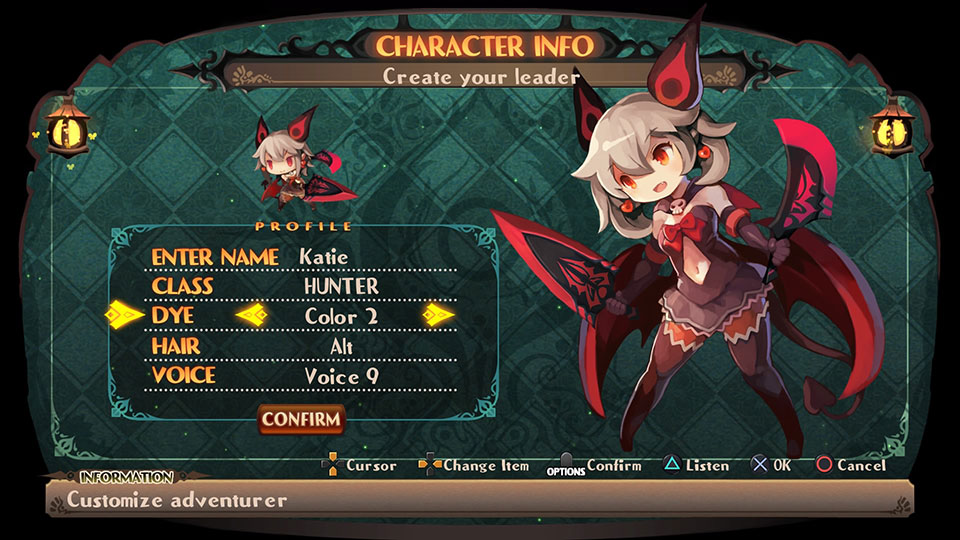This screenshot has width=960, height=540.
Task: Select the Voice row showing Voice 9
Action: (300, 376)
